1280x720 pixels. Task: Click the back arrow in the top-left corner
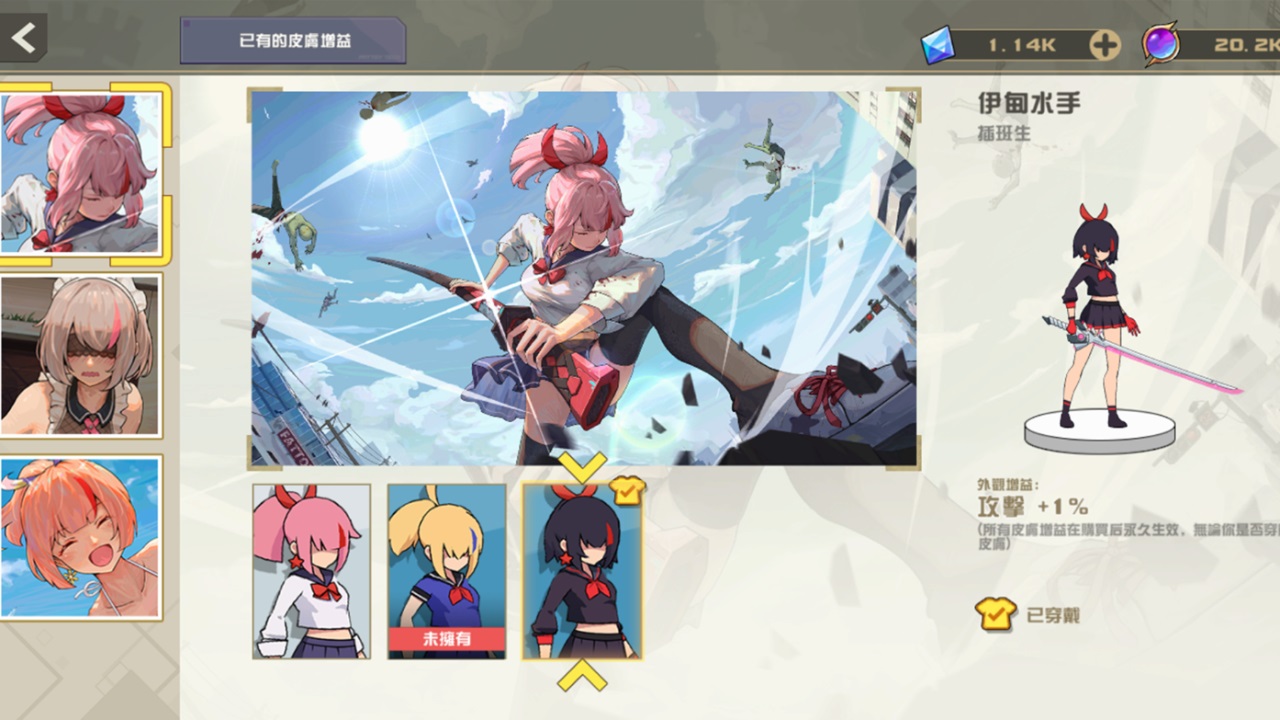[x=22, y=38]
